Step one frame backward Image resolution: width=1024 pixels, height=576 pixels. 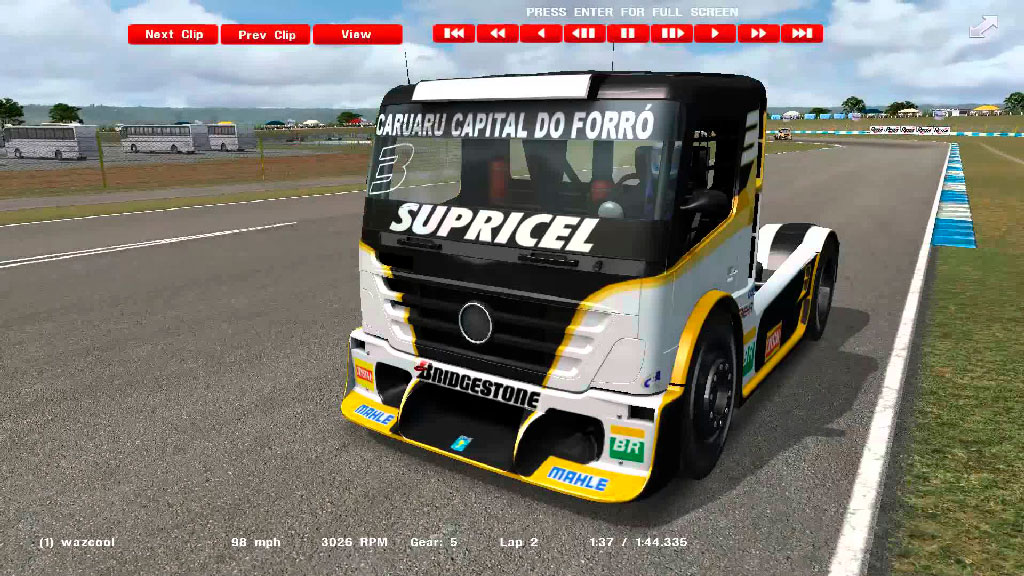[x=584, y=33]
